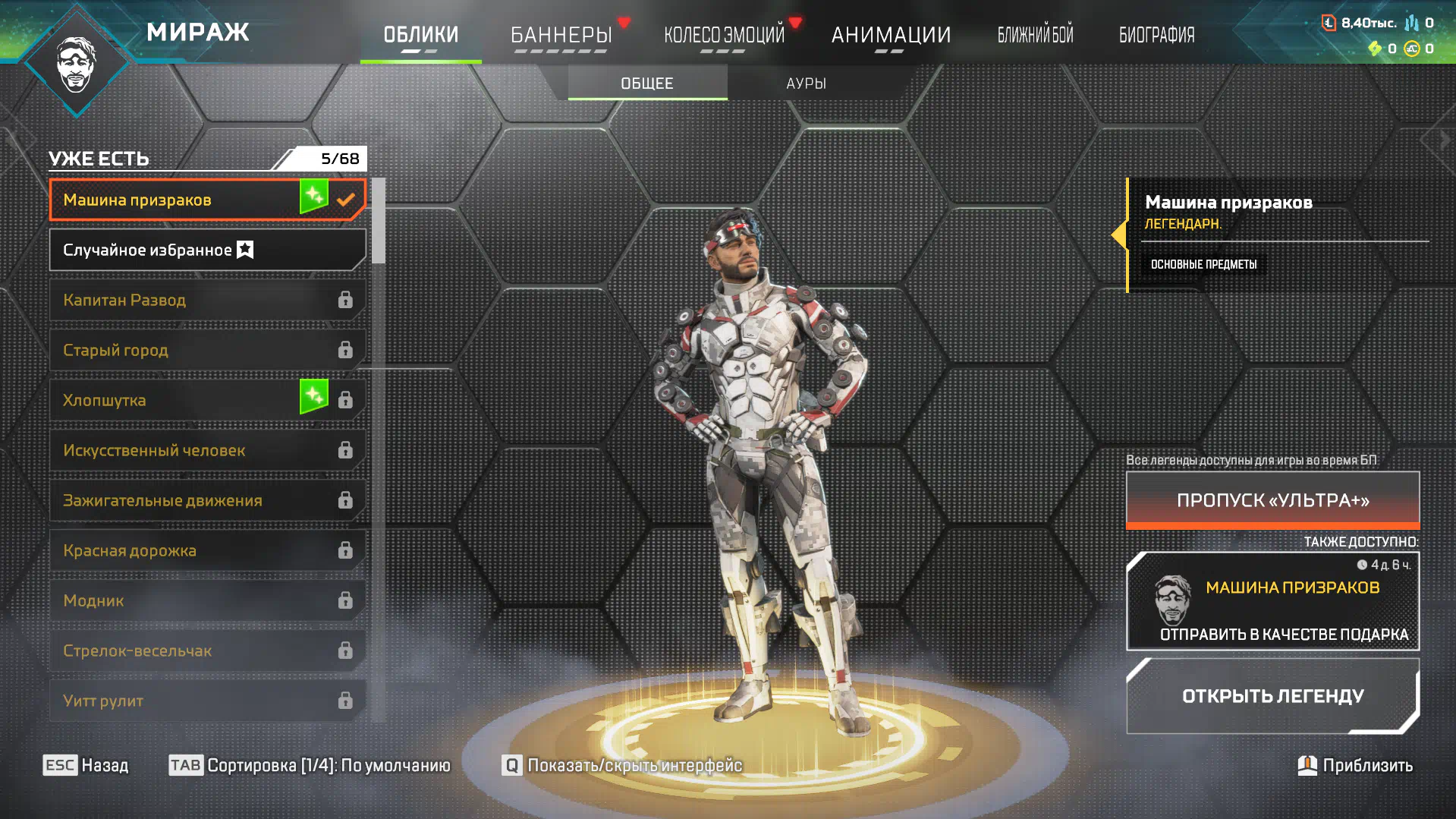Click the skin list scrollbar
This screenshot has height=819, width=1456.
[378, 222]
